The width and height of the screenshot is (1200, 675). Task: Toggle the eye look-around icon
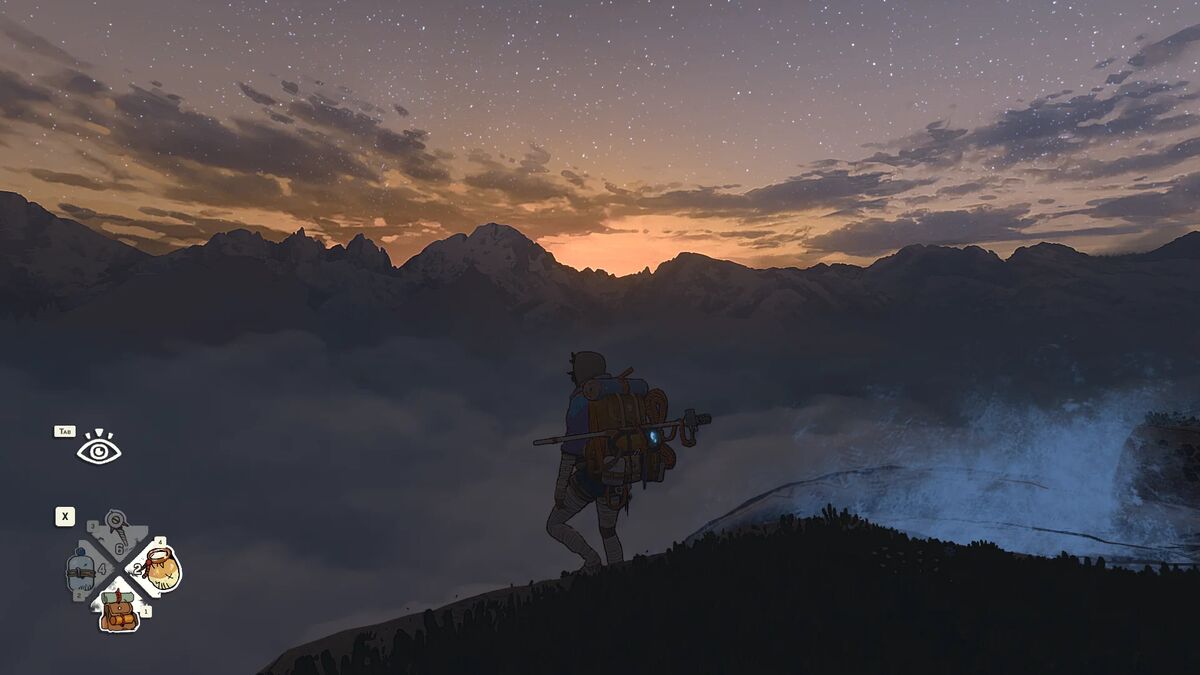click(99, 451)
